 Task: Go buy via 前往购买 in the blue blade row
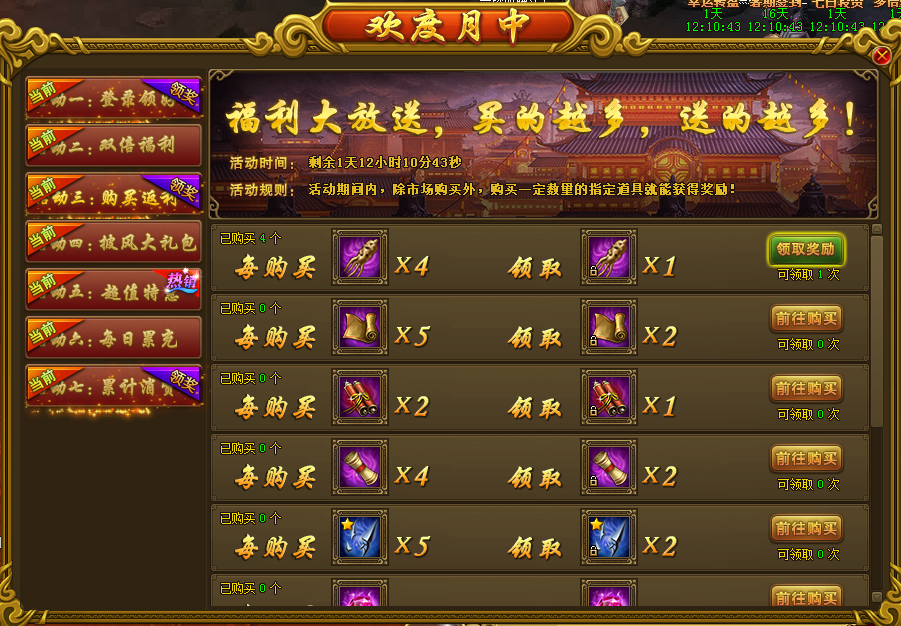point(806,529)
